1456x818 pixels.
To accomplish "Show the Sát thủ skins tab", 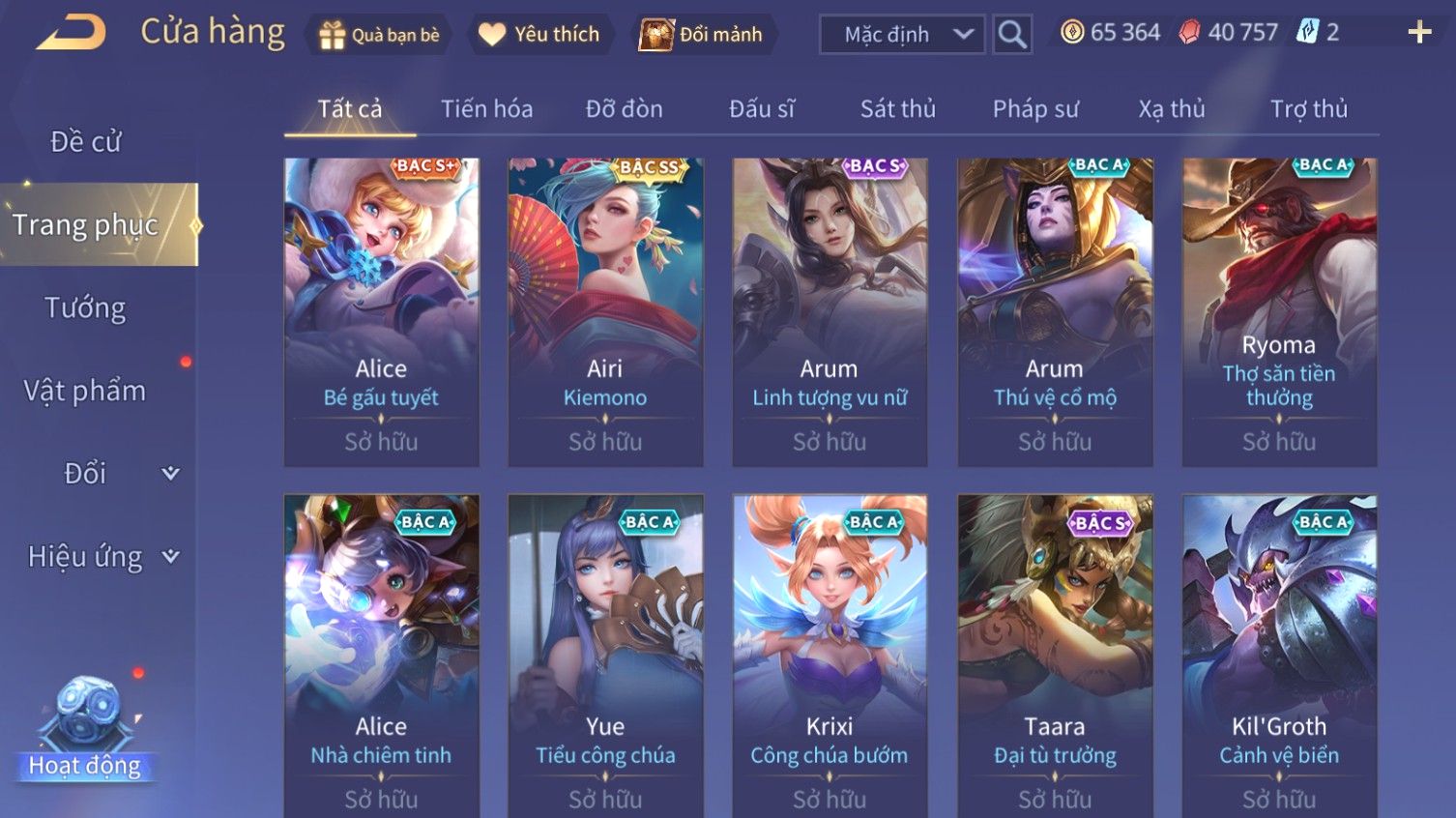I will [897, 109].
